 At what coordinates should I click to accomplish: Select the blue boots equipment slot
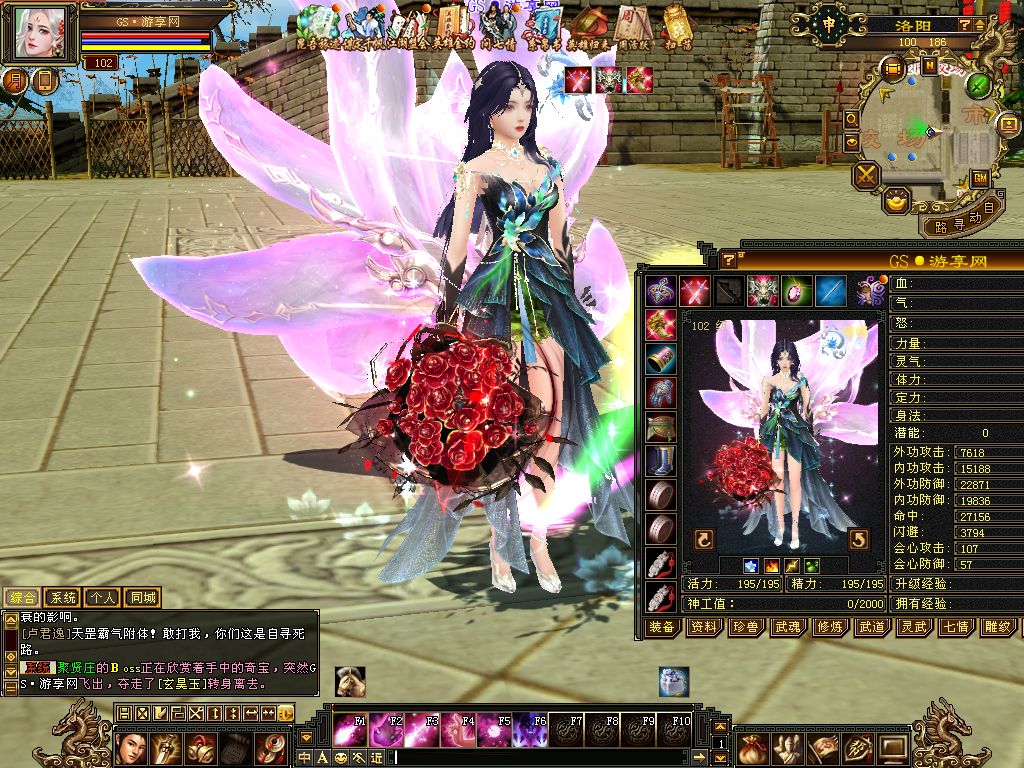(x=660, y=460)
